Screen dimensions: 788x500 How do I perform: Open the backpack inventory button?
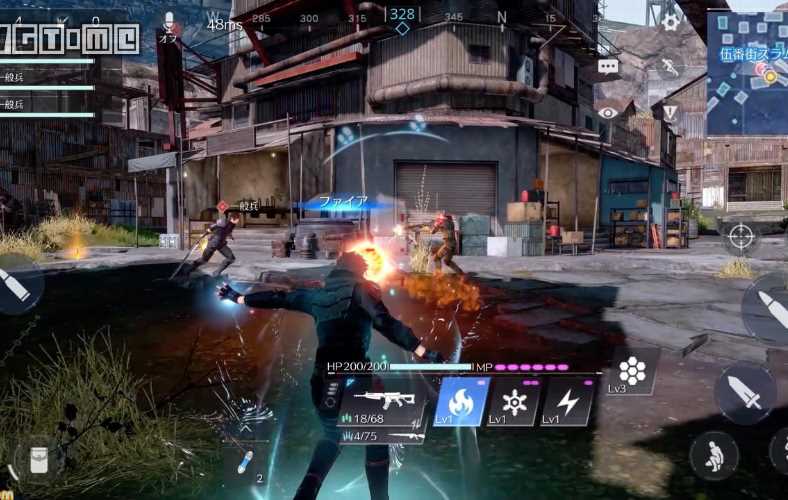point(40,458)
